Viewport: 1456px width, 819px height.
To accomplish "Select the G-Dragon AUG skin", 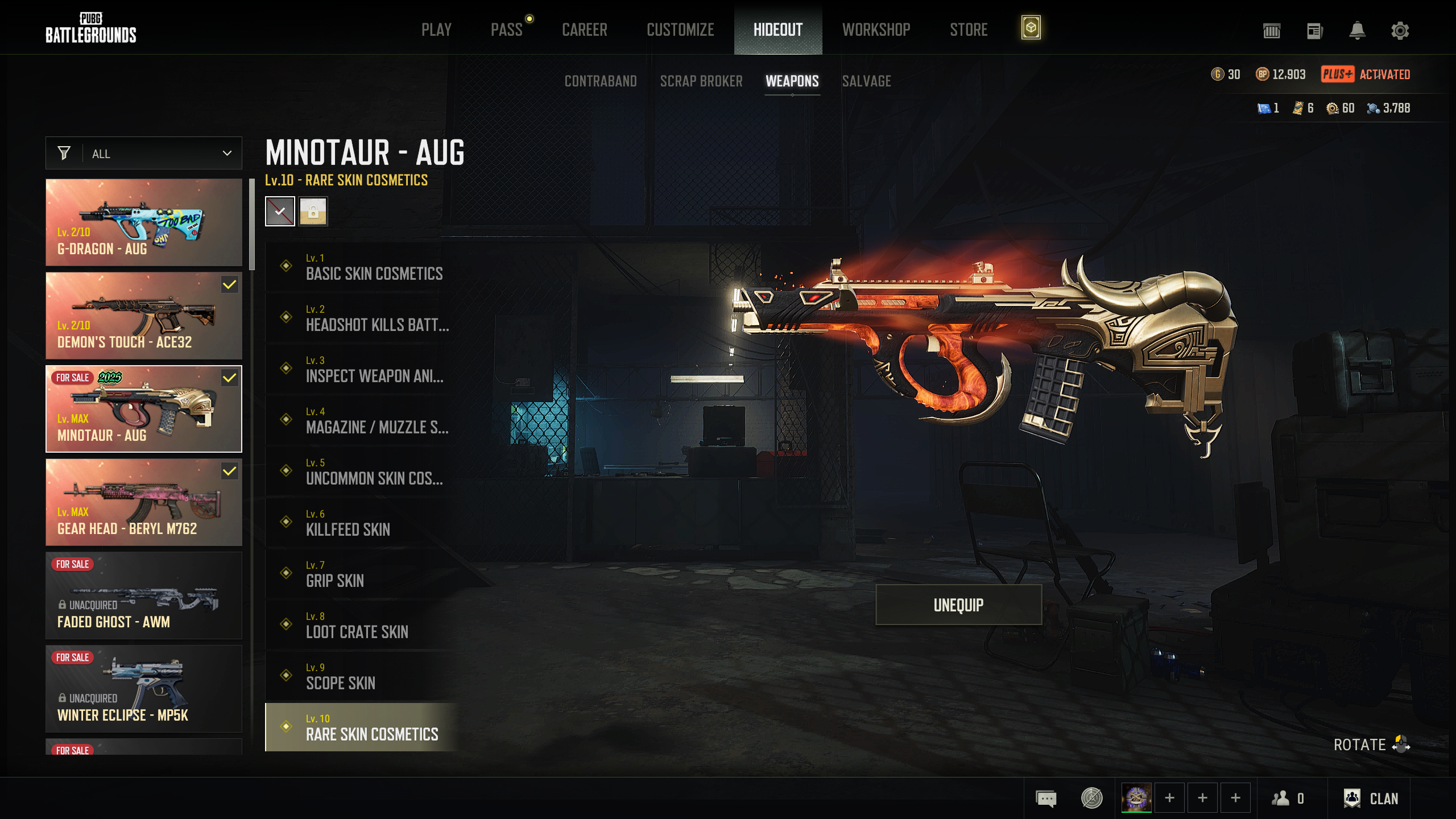I will pyautogui.click(x=144, y=222).
